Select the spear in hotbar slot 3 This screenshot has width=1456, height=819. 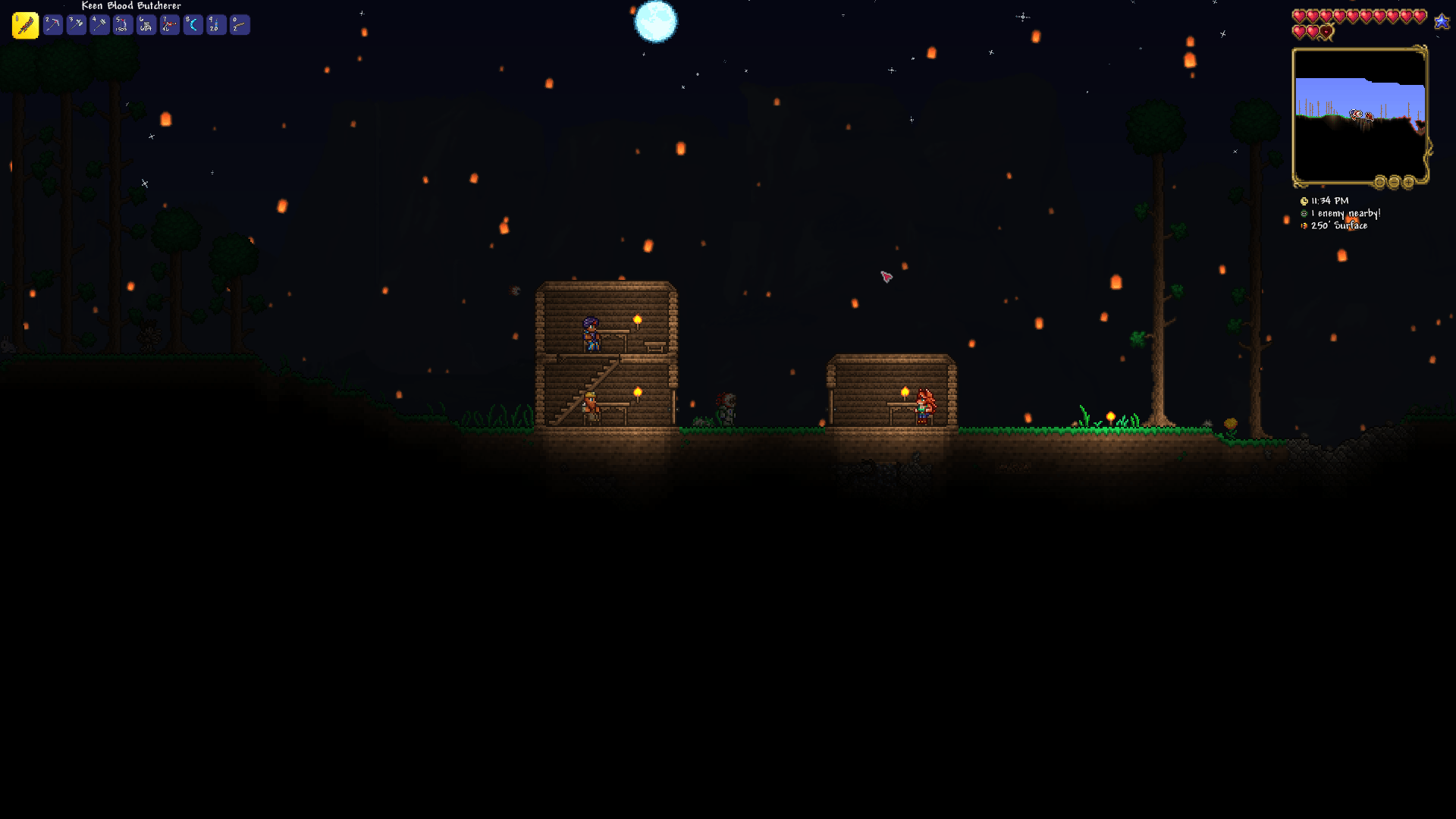click(x=76, y=24)
